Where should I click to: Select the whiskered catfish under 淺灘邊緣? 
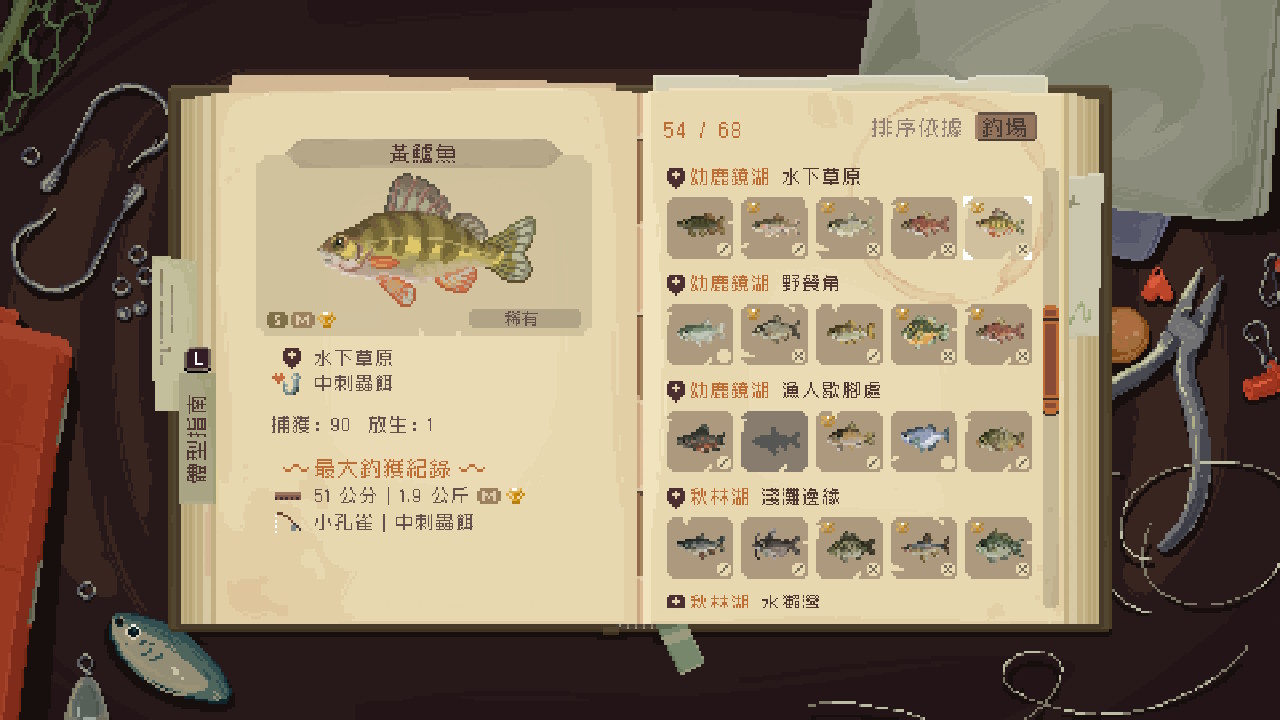point(774,547)
